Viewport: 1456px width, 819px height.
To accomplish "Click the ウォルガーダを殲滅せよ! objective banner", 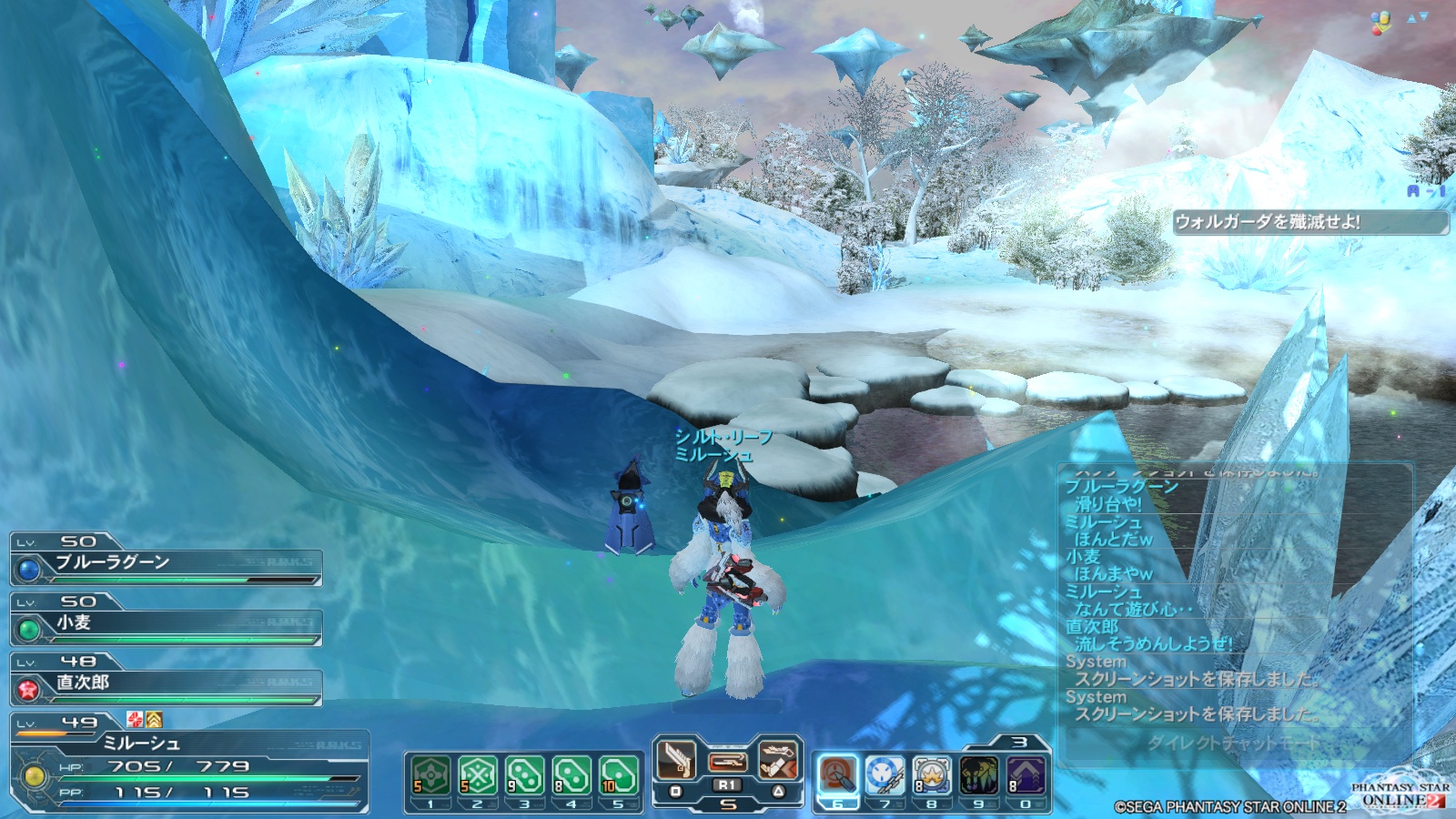I will coord(1309,222).
